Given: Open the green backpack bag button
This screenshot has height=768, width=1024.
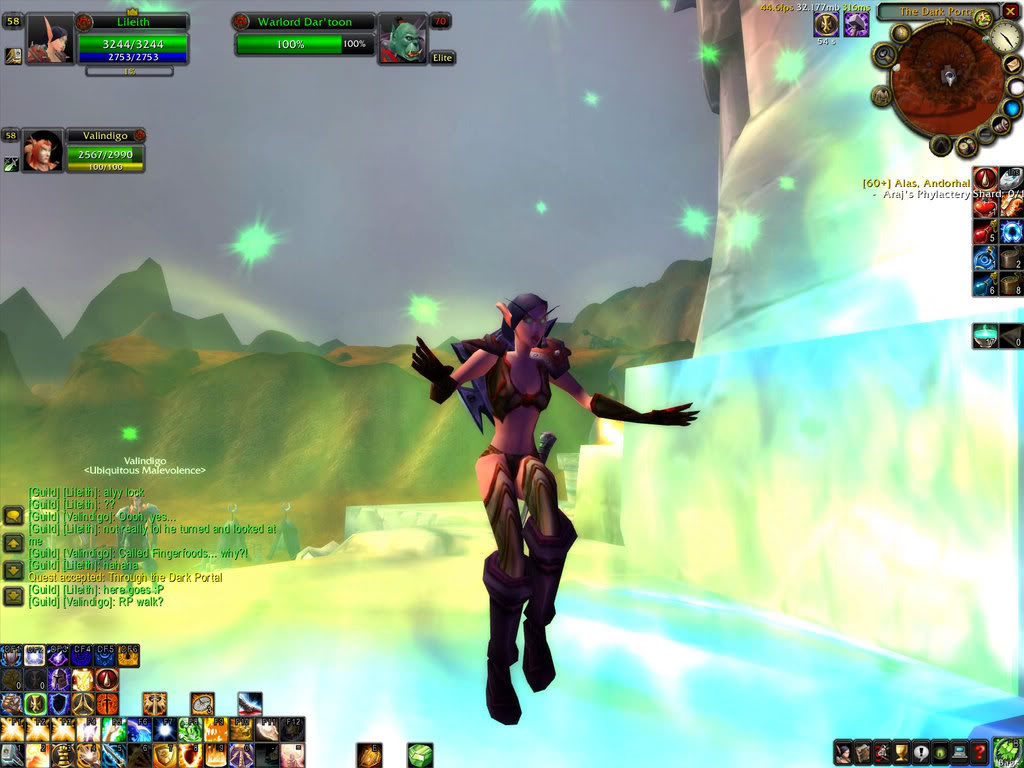Looking at the screenshot, I should pyautogui.click(x=1008, y=751).
